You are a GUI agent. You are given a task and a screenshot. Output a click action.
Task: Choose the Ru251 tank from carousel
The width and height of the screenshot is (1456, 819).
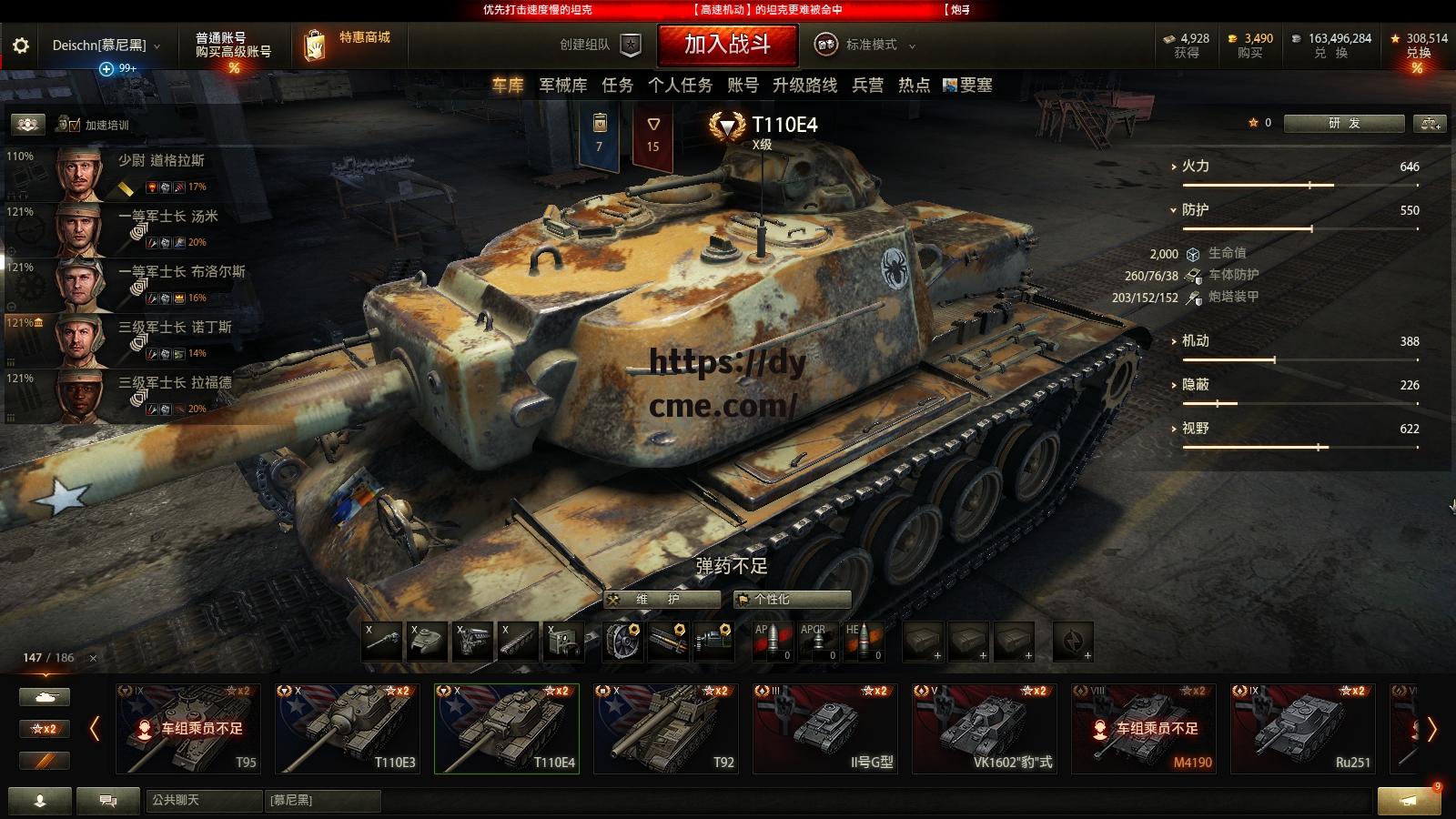1303,729
